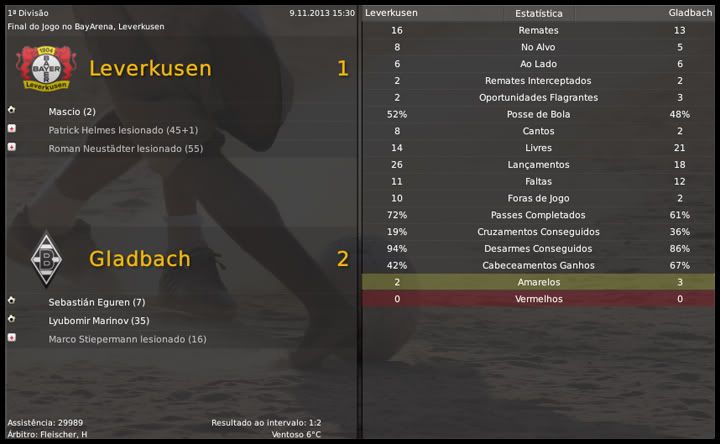Click the Estatística column header
Viewport: 720px width, 444px height.
pos(538,13)
